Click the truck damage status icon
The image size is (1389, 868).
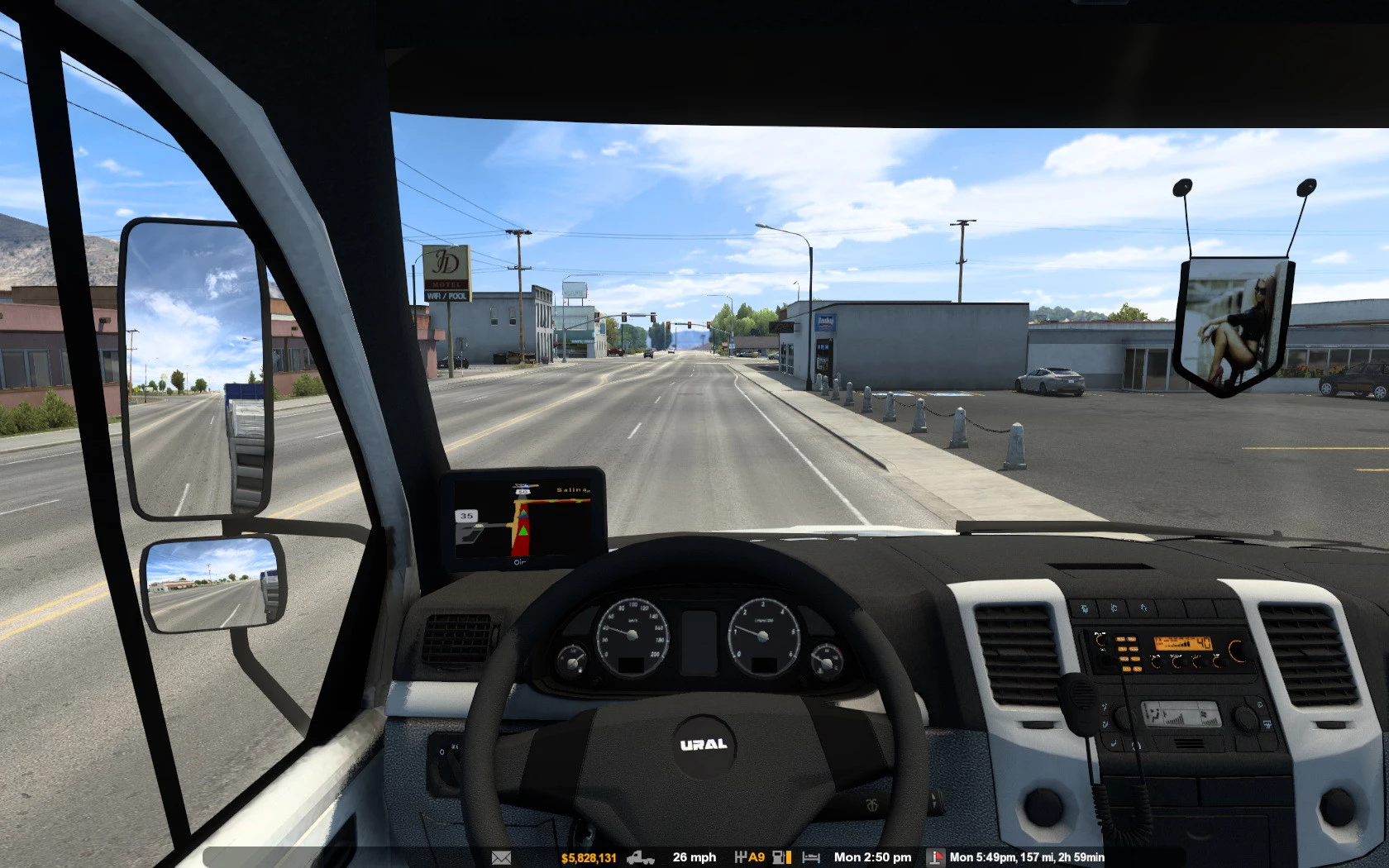[x=641, y=857]
